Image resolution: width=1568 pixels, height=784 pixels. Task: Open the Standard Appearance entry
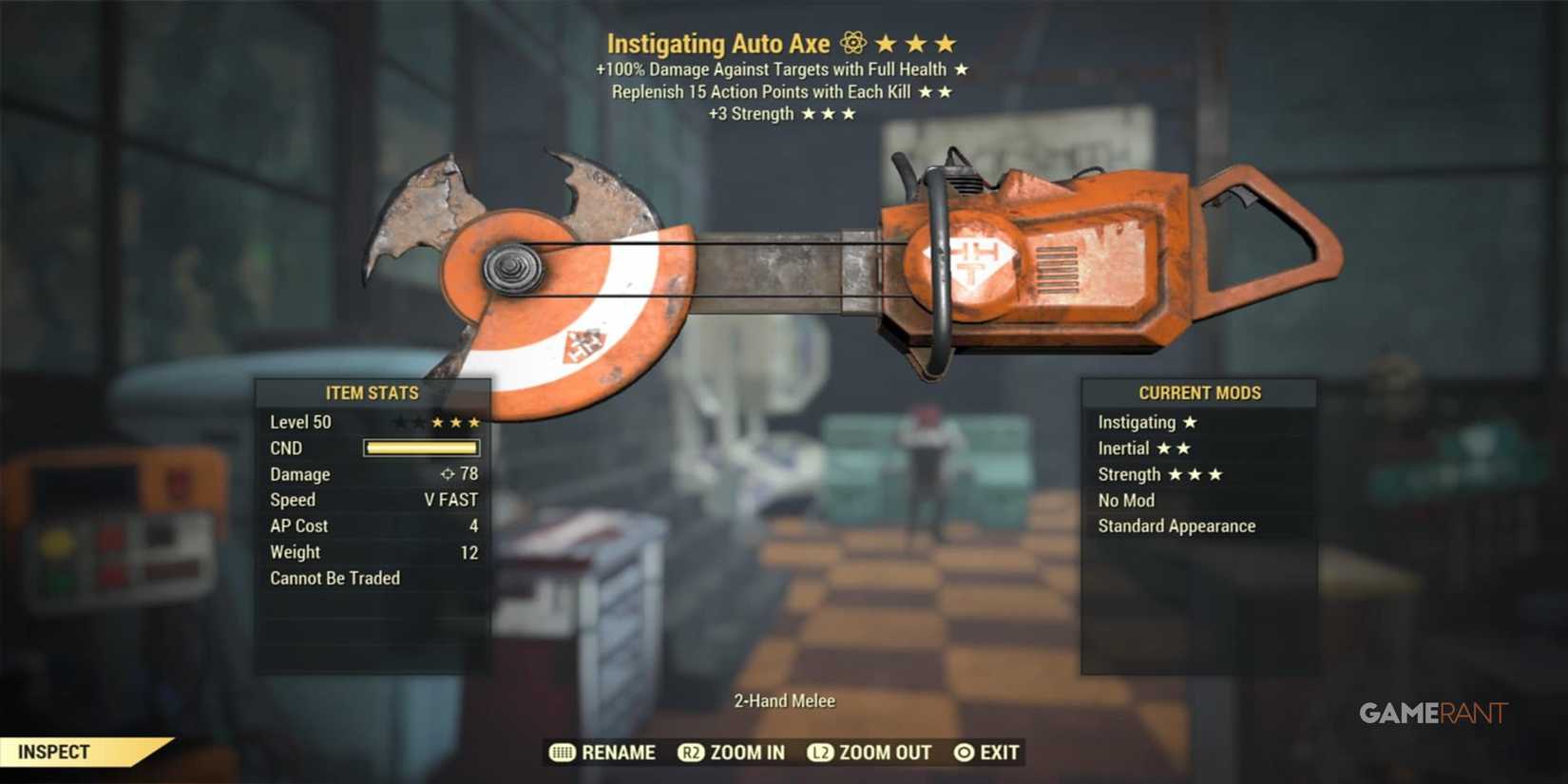1176,526
